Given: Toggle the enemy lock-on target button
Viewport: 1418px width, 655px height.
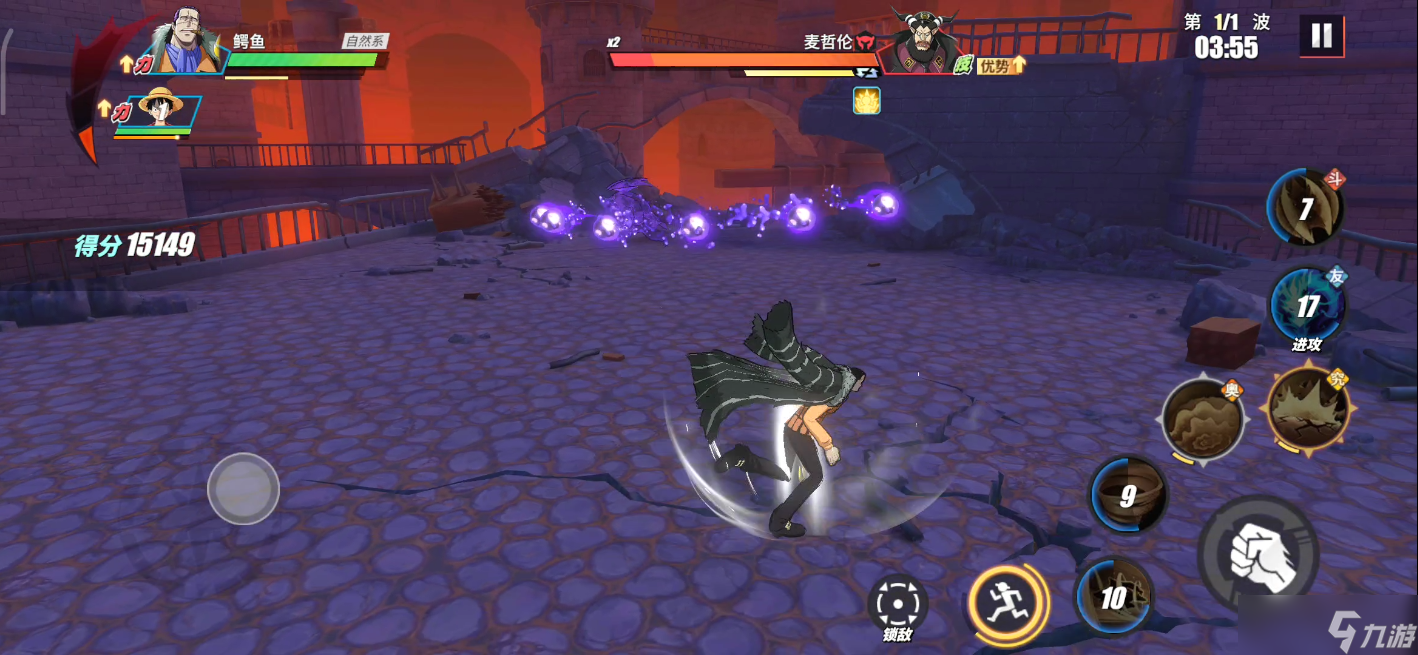Looking at the screenshot, I should (x=897, y=603).
